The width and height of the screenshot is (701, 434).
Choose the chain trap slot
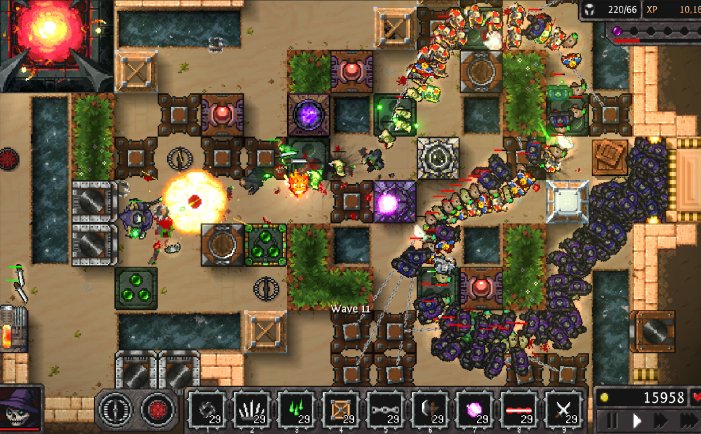386,410
